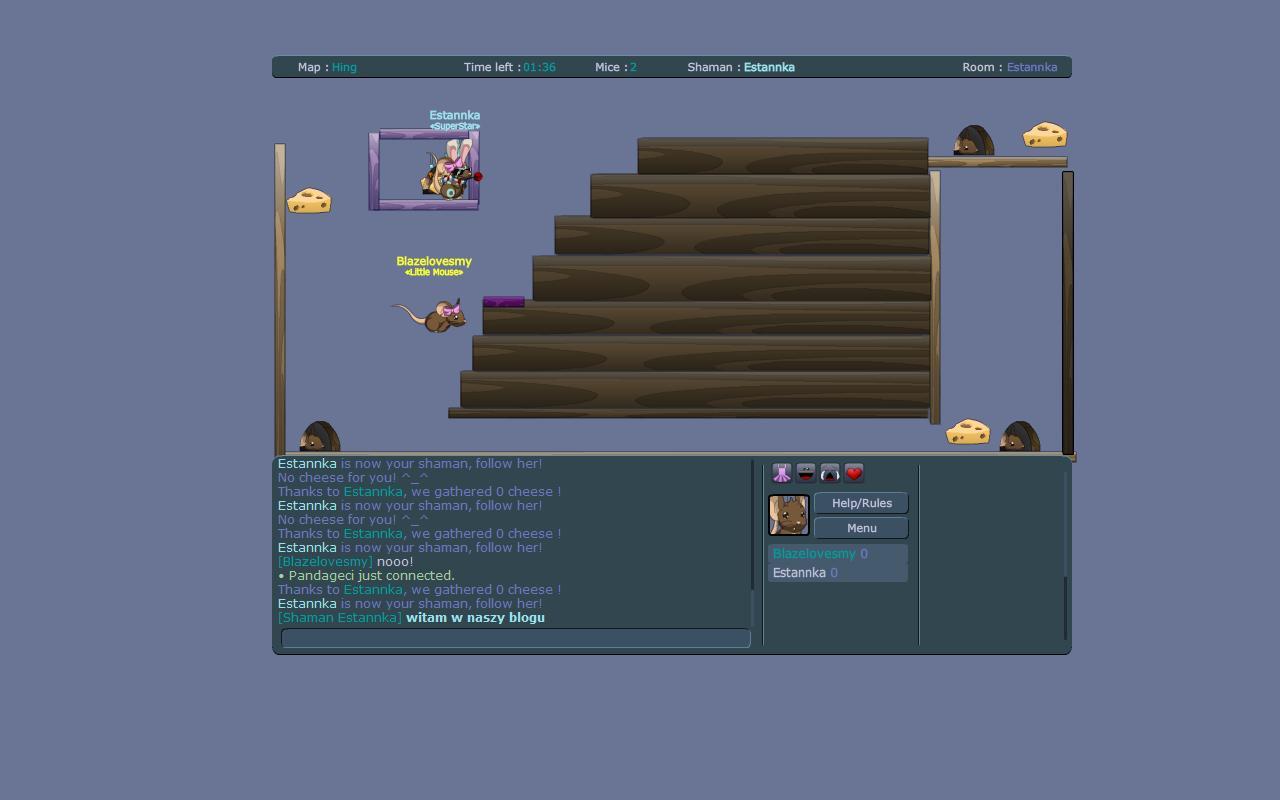Open the Help/Rules panel
1280x800 pixels.
pyautogui.click(x=861, y=503)
